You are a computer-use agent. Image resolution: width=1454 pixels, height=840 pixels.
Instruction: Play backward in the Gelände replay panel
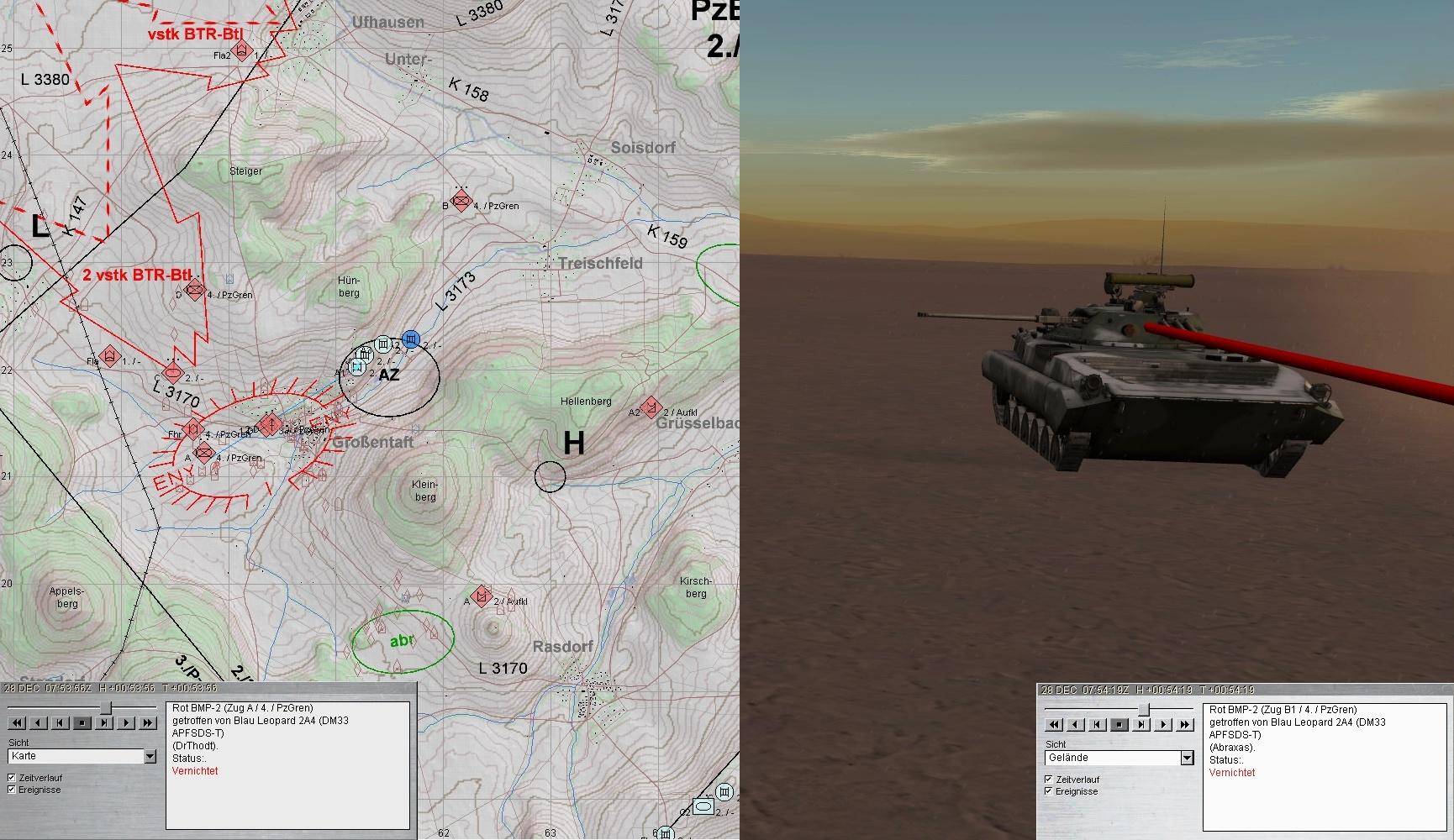click(x=1076, y=724)
